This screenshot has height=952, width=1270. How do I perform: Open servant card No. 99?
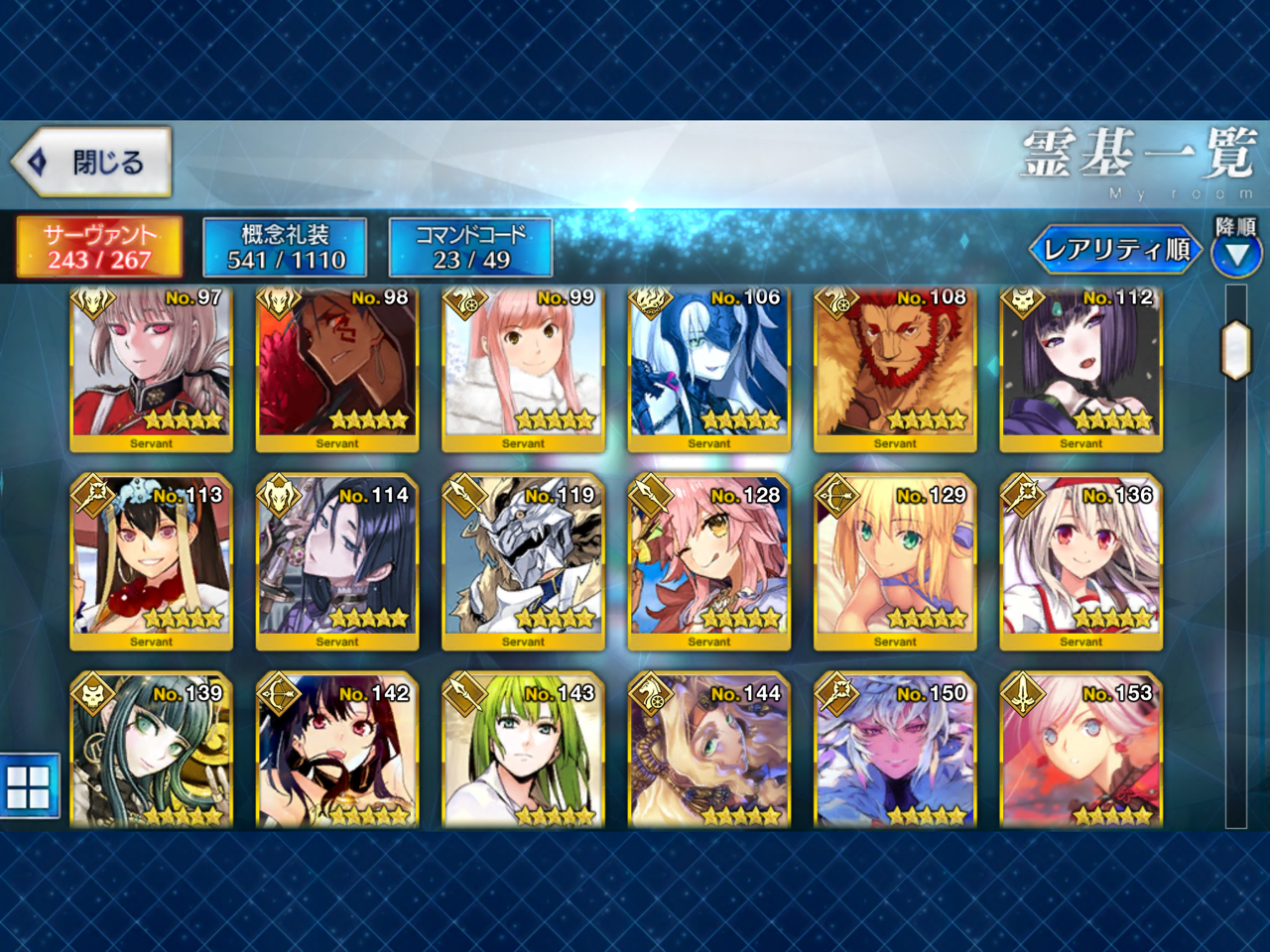[523, 369]
